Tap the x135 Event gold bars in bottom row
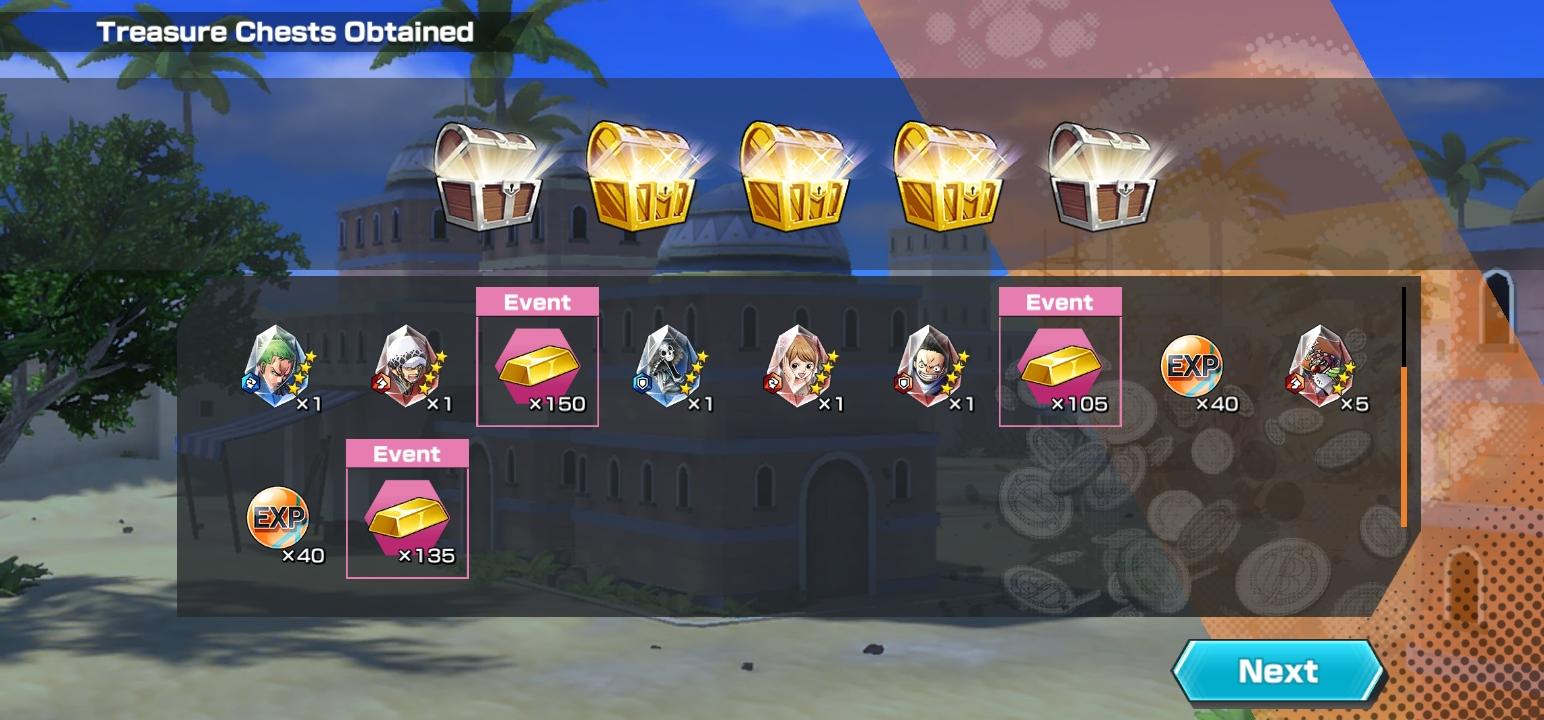The height and width of the screenshot is (720, 1544). point(408,518)
